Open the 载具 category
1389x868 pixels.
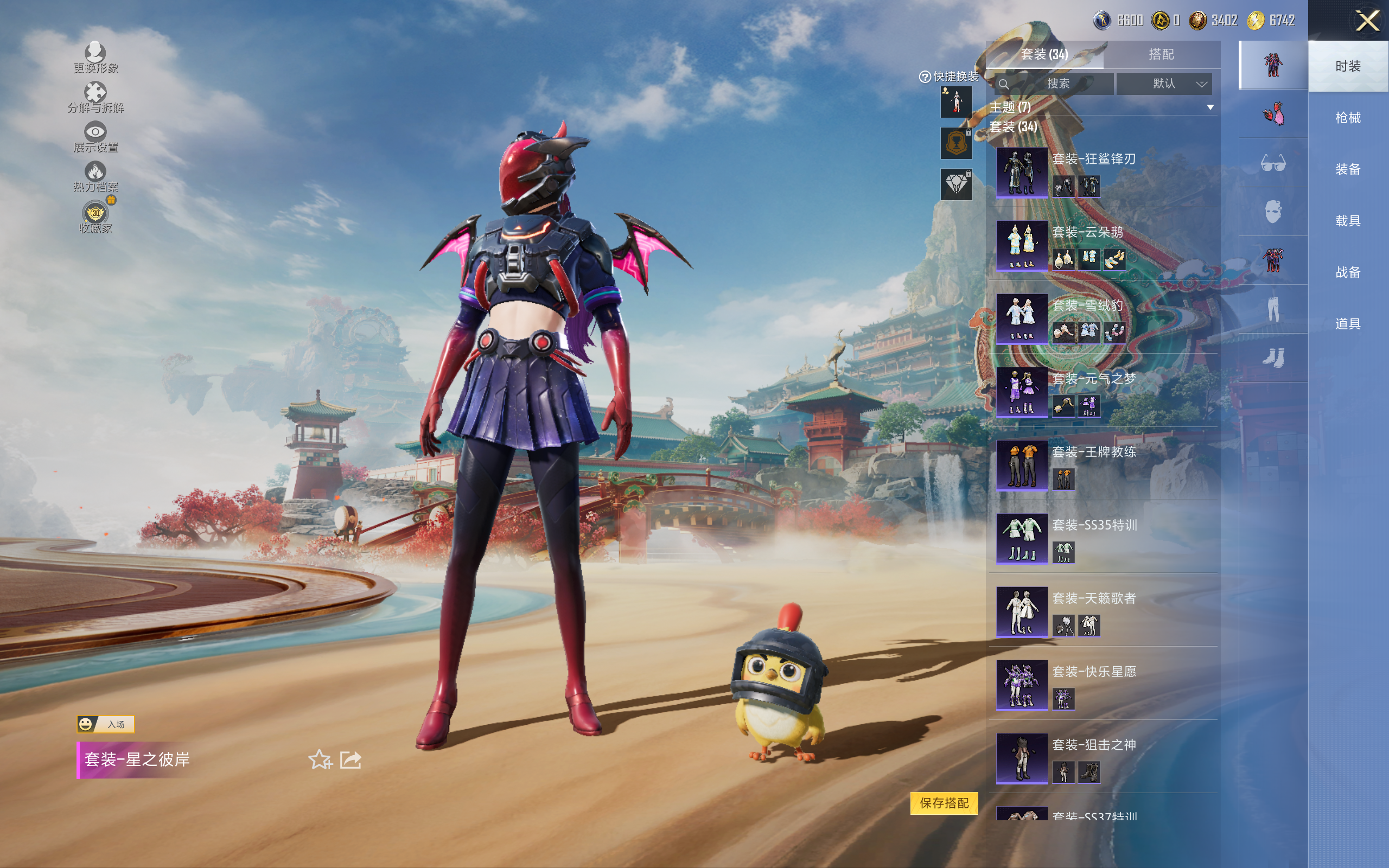tap(1347, 221)
